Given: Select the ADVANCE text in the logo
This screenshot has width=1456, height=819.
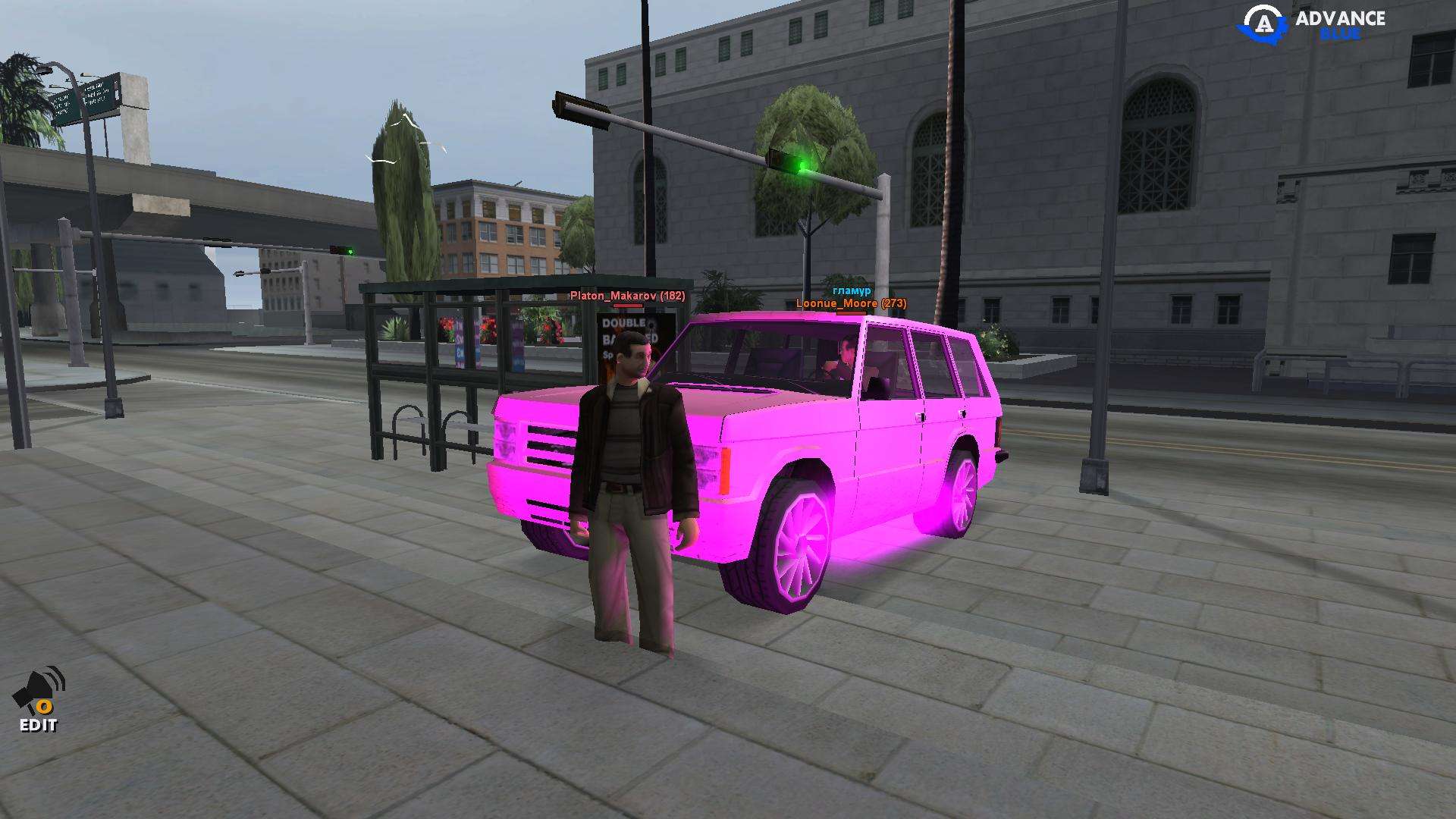Looking at the screenshot, I should click(1342, 17).
